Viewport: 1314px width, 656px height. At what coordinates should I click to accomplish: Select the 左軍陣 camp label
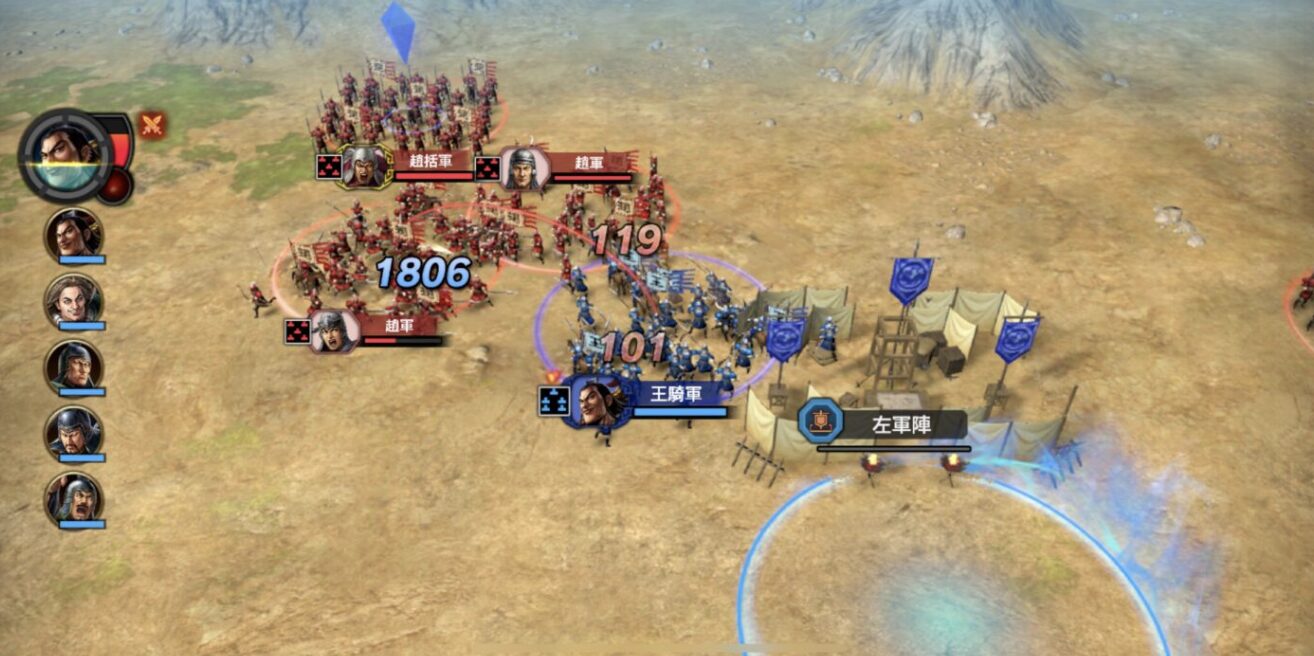coord(900,425)
